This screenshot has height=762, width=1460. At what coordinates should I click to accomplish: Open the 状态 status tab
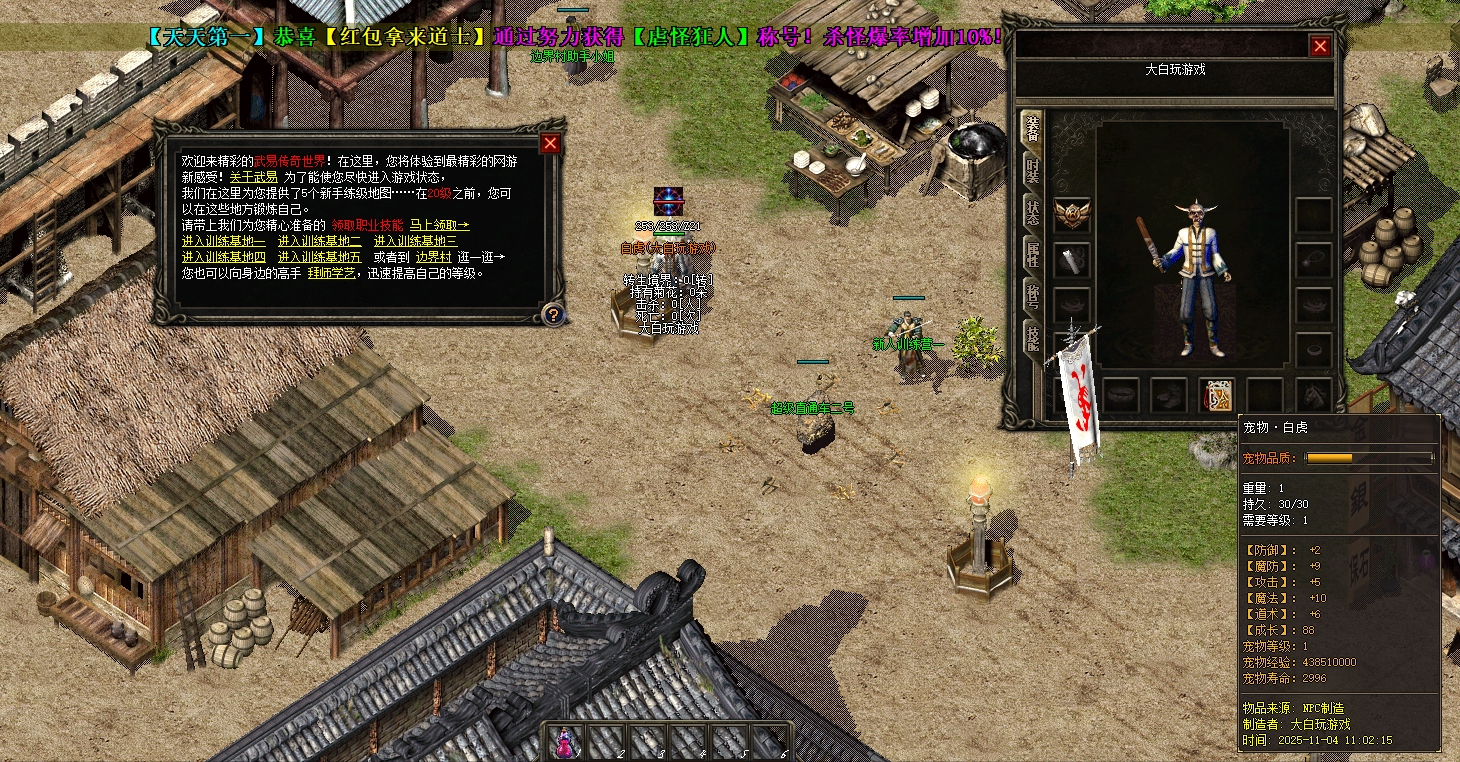[x=1031, y=212]
